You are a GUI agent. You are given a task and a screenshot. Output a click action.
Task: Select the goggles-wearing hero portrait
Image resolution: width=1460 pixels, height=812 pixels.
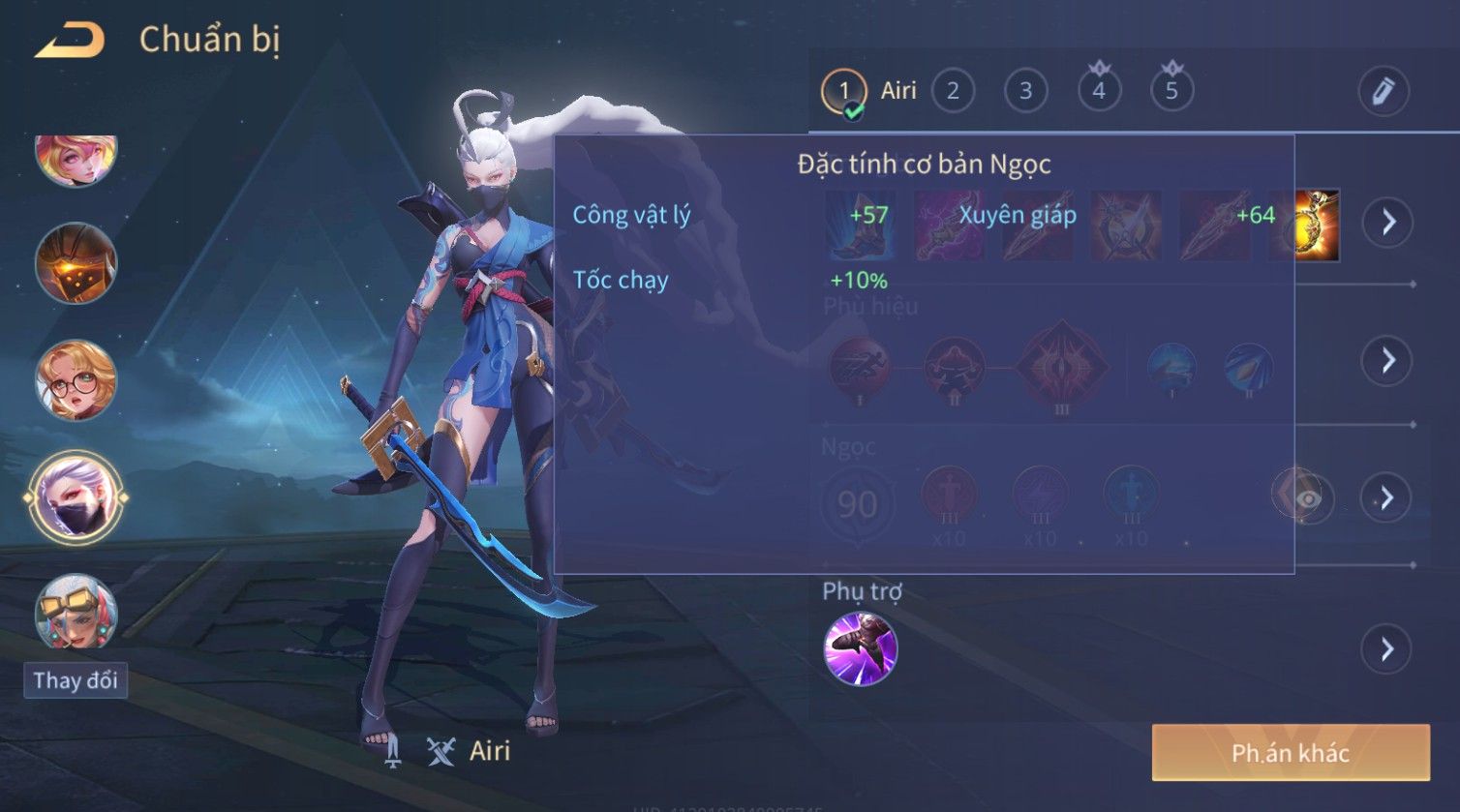pos(76,613)
